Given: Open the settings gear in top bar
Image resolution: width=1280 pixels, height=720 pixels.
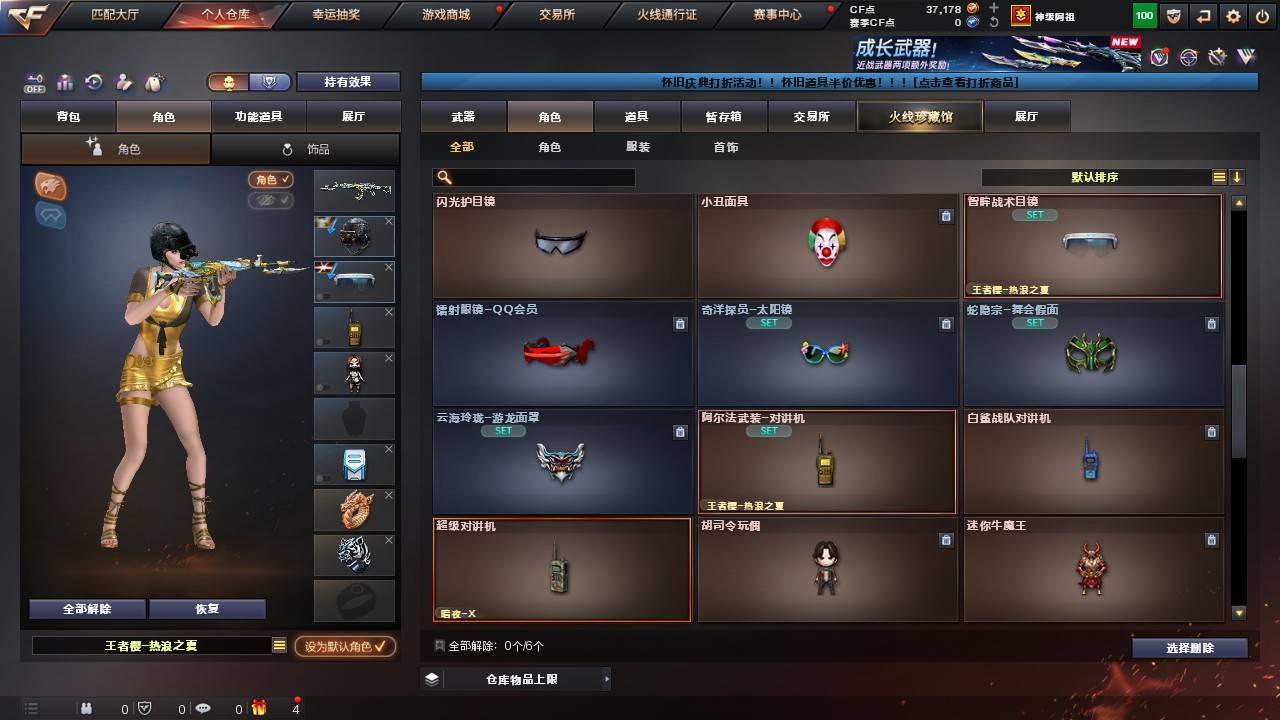Looking at the screenshot, I should click(1233, 15).
